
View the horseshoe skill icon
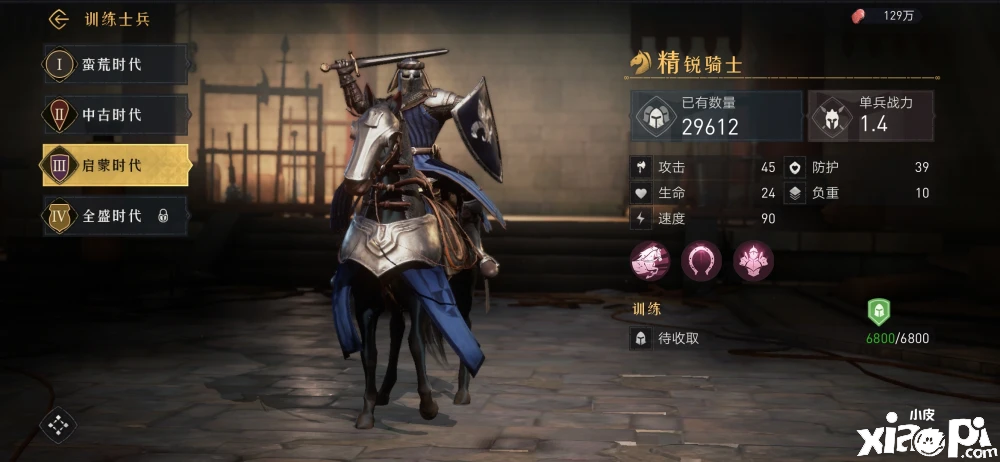point(701,261)
